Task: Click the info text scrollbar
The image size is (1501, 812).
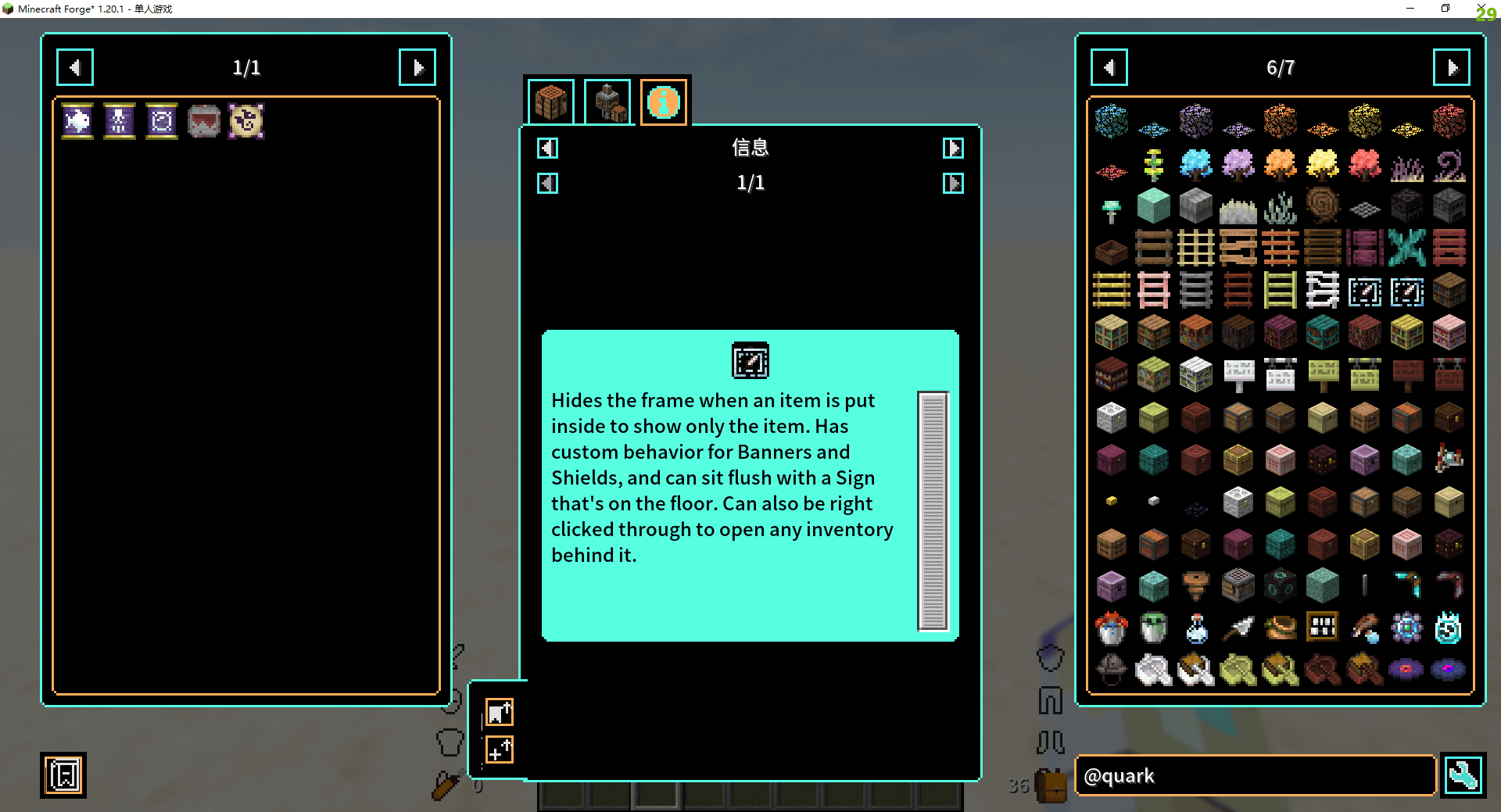Action: 933,511
